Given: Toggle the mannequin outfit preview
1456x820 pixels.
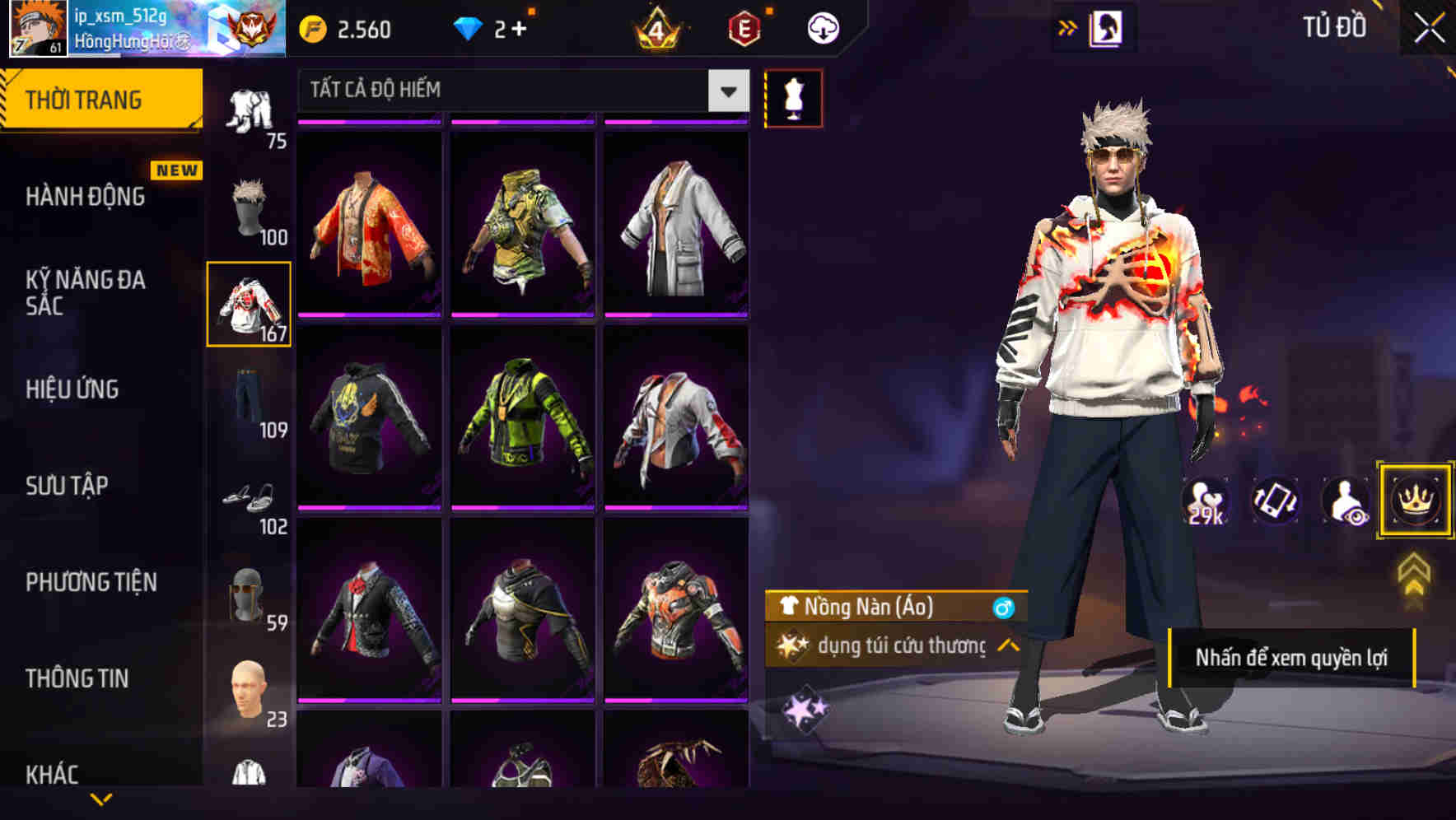Looking at the screenshot, I should (x=792, y=97).
